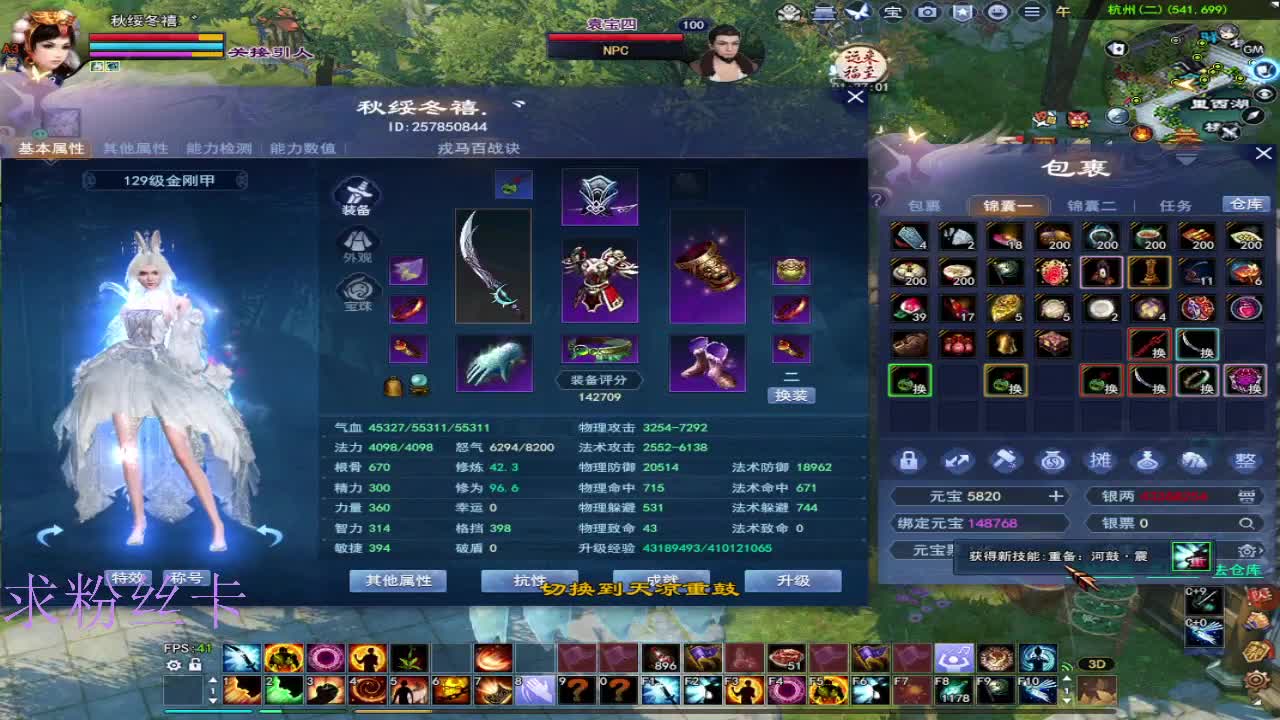Click the green 换 swap toggle on a bag item

pos(910,381)
